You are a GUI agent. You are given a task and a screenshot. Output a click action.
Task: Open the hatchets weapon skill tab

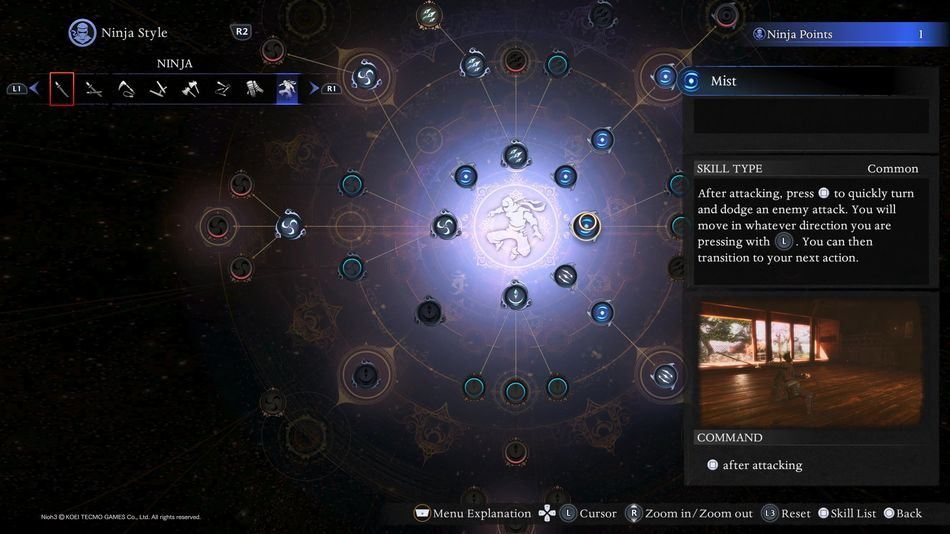coord(190,89)
